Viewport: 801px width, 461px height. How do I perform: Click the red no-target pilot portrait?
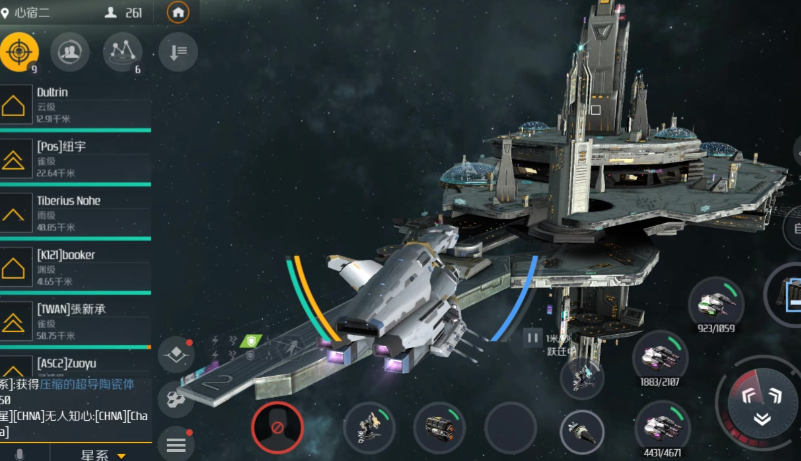point(277,427)
